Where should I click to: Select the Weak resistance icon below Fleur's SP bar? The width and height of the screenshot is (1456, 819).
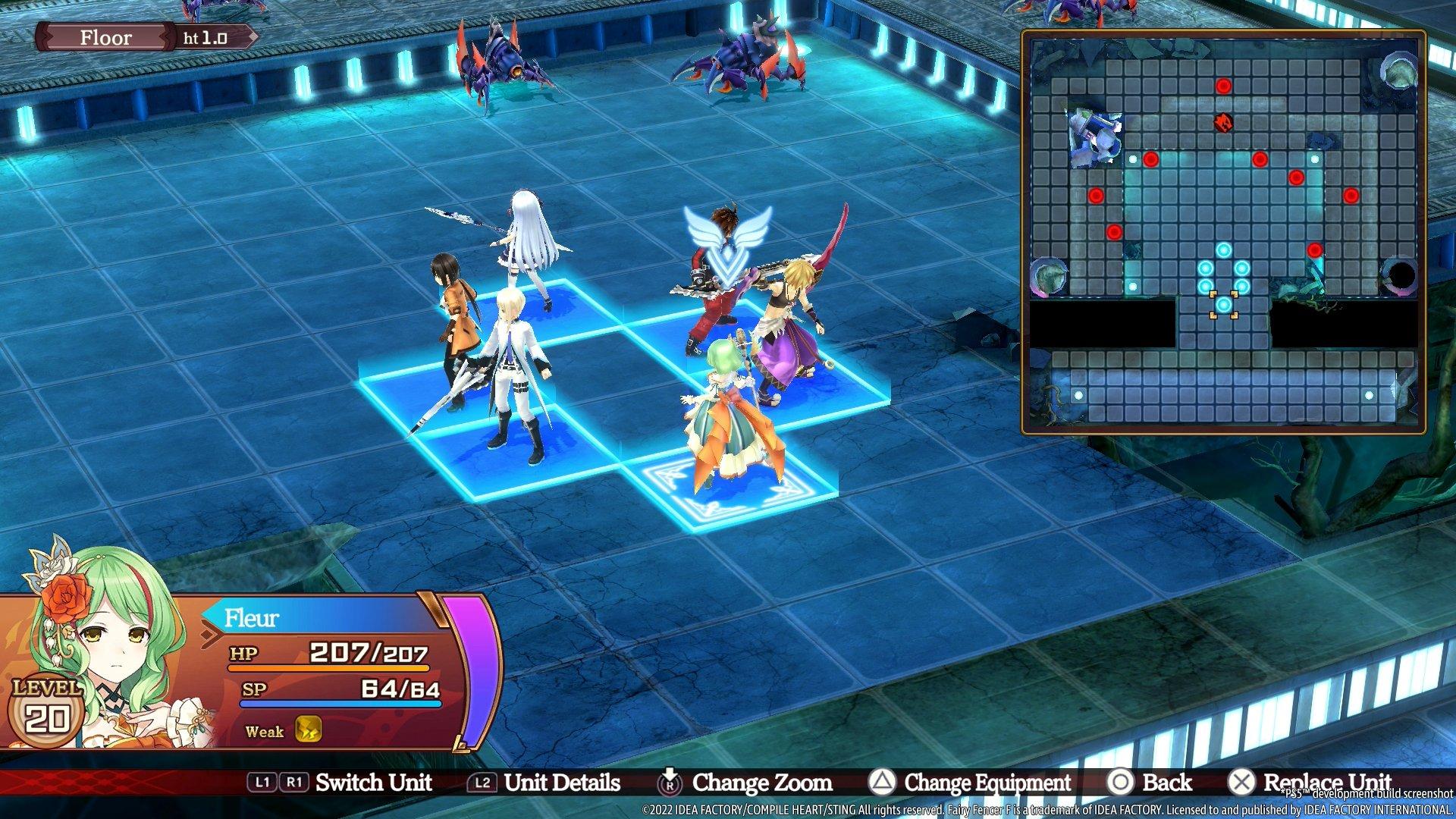click(x=309, y=731)
